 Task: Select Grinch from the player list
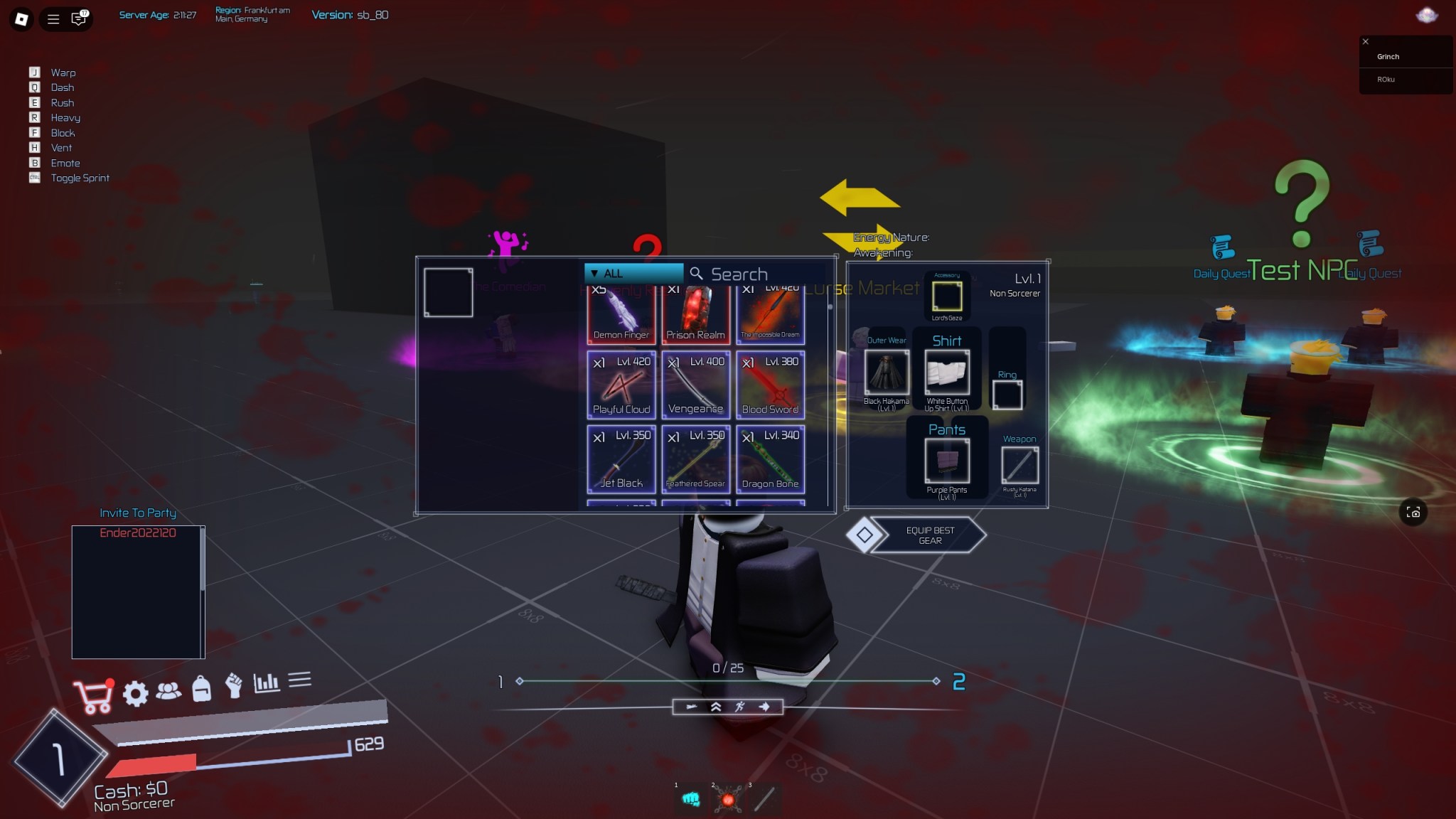[1387, 56]
